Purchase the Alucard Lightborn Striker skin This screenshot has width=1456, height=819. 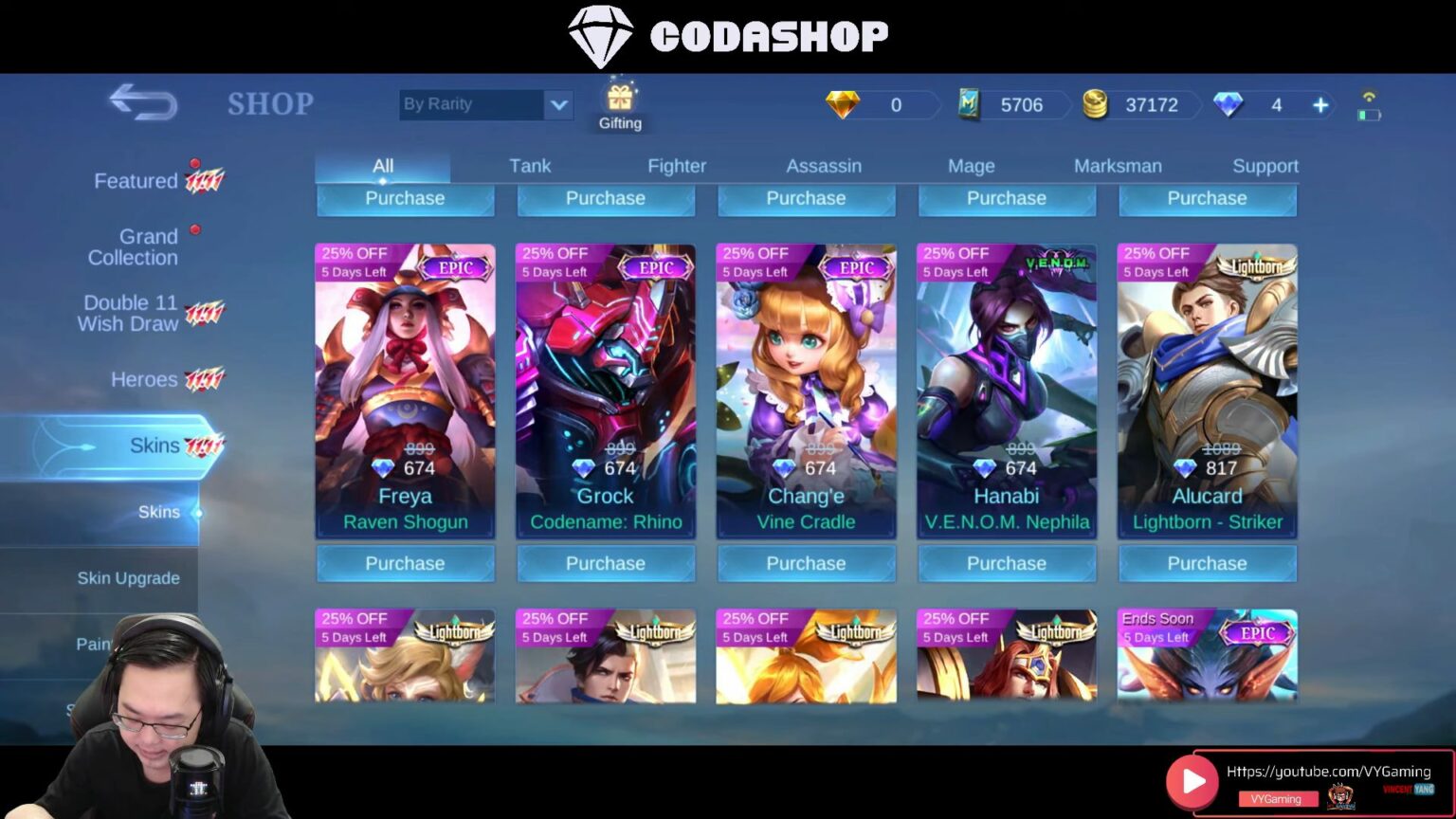(1208, 563)
